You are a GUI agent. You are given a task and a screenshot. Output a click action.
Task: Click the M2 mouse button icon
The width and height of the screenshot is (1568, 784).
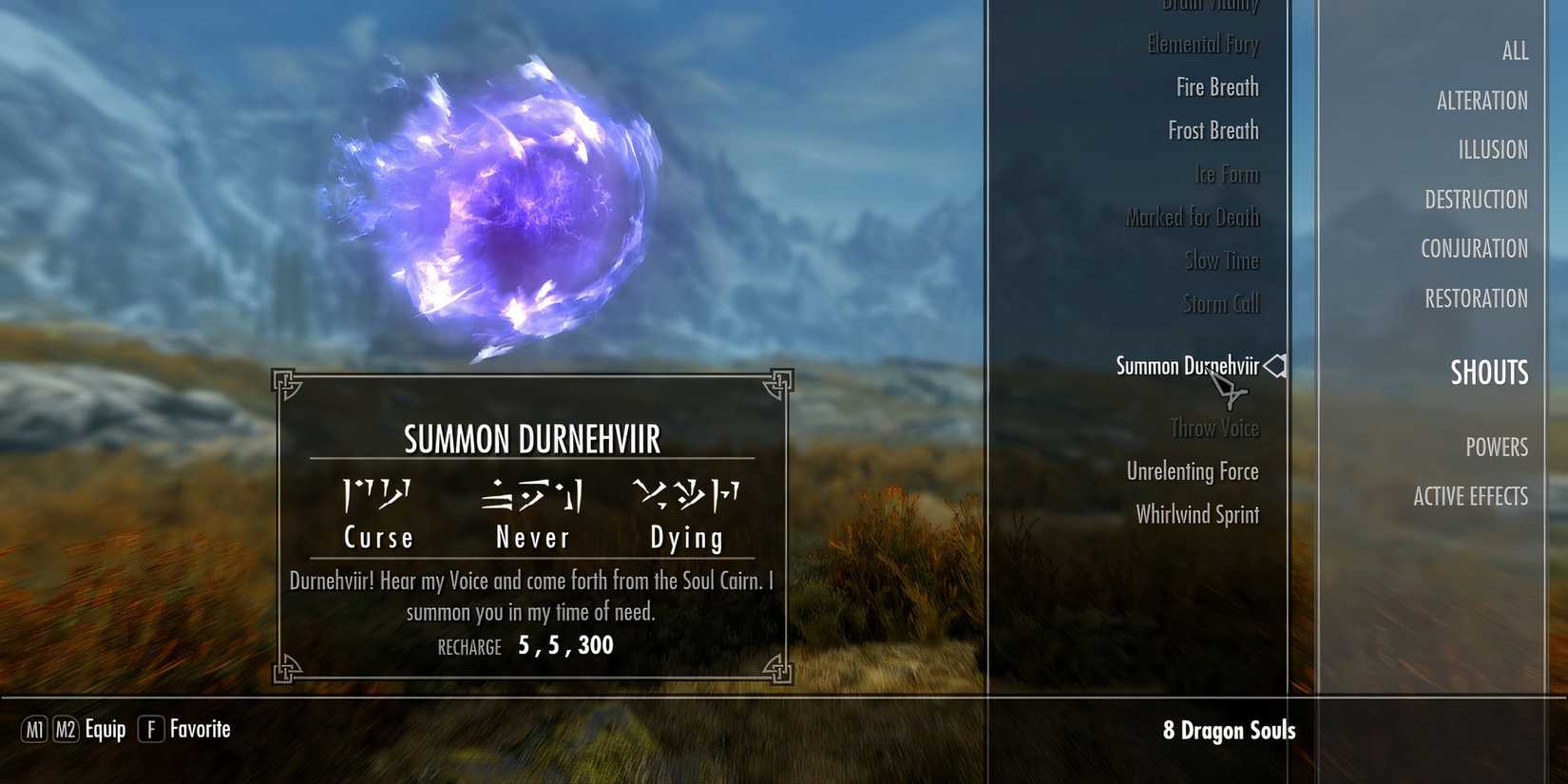(65, 730)
